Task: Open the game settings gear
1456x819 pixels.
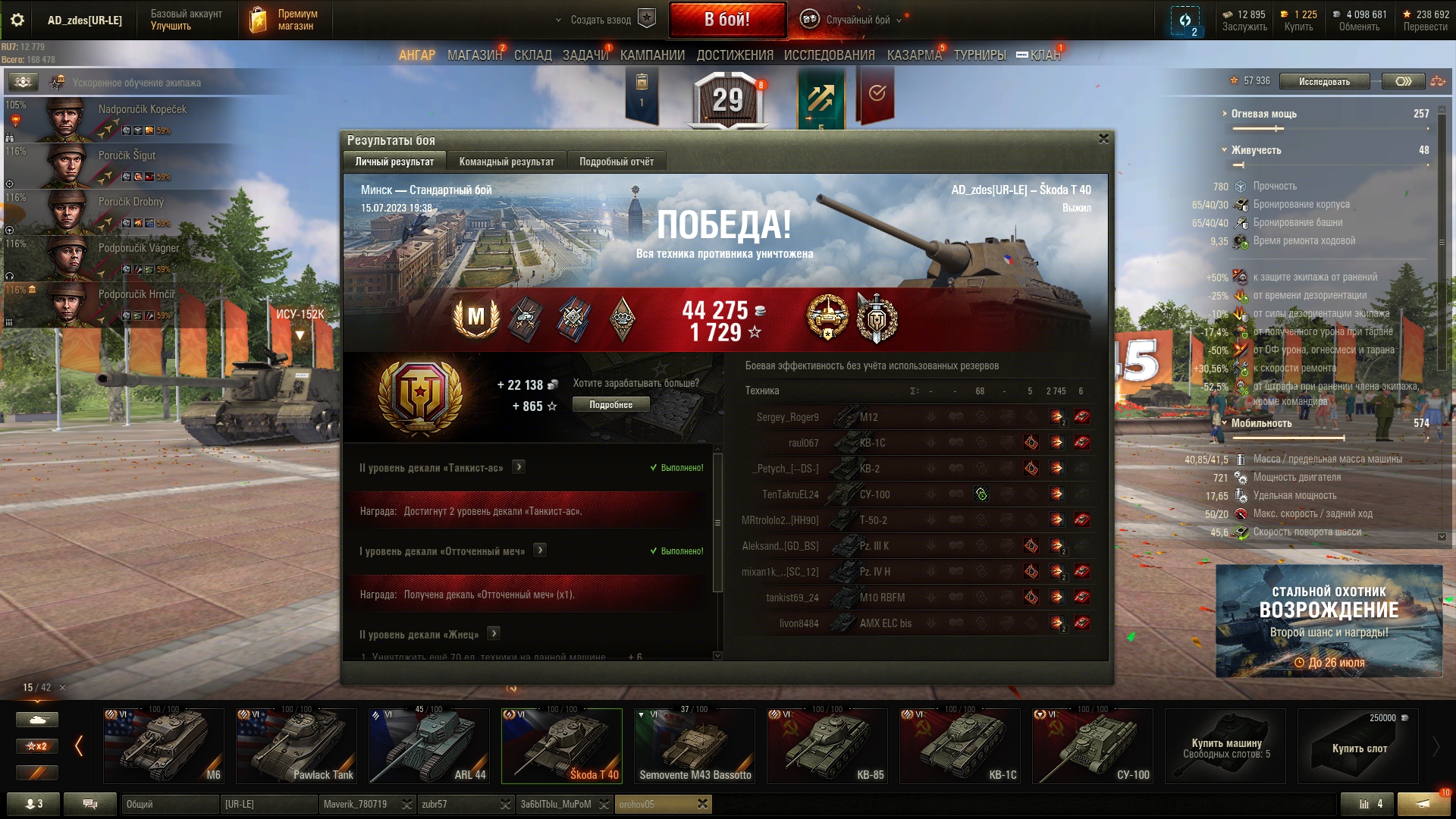Action: click(17, 20)
